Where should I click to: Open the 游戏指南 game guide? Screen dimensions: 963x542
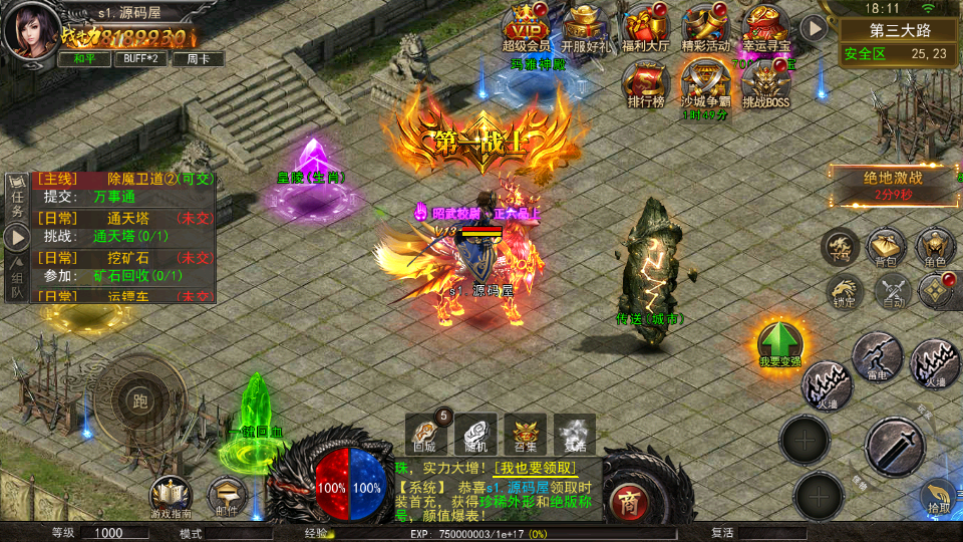171,495
